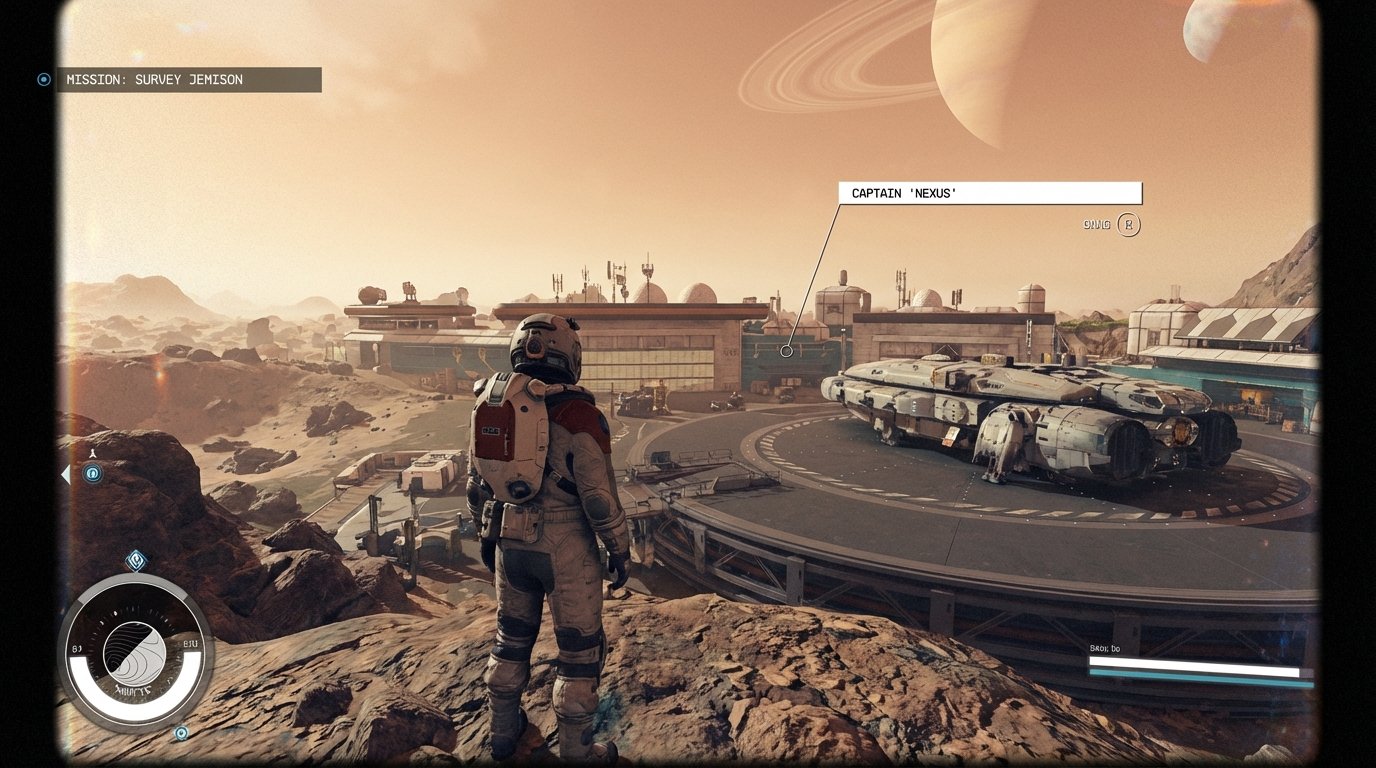
Task: Click the small landmark icon atop the rocky ridge
Action: pos(91,452)
